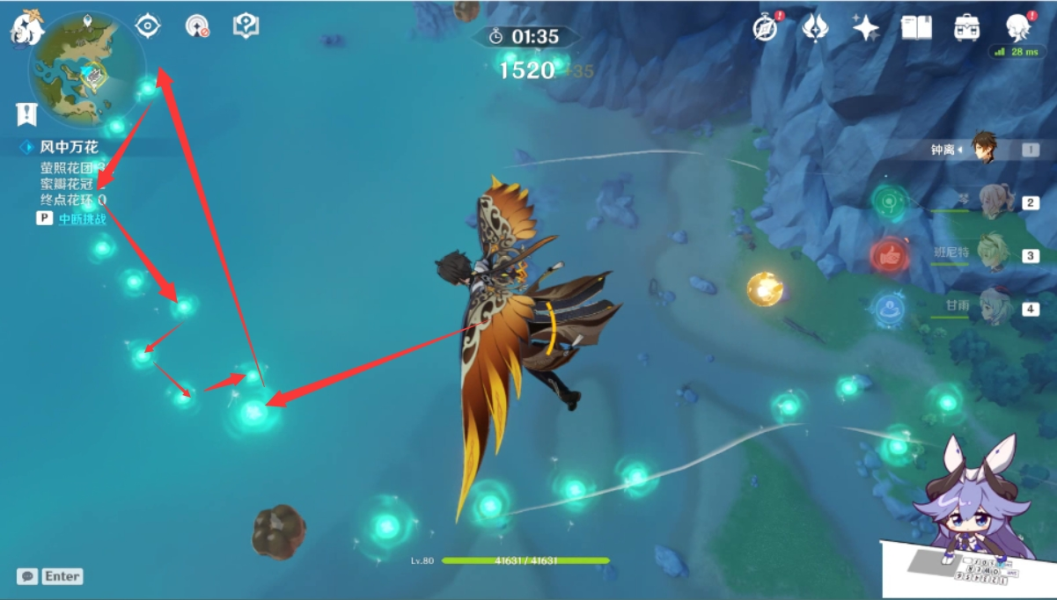Open the events compass icon

[766, 28]
